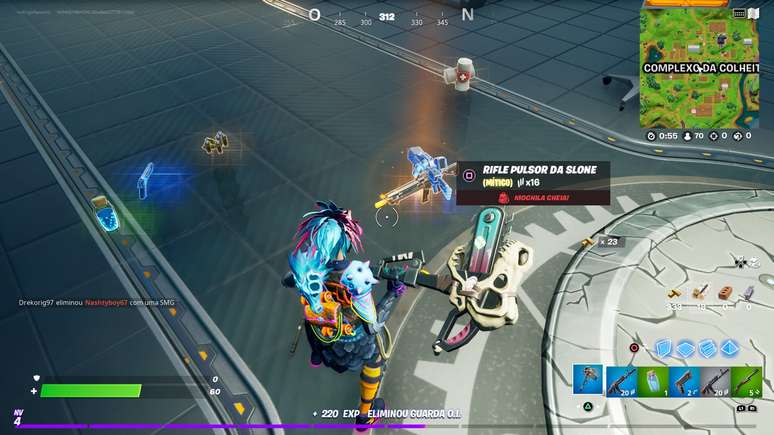Choose the small shield potion slot
The image size is (774, 435).
tap(653, 381)
